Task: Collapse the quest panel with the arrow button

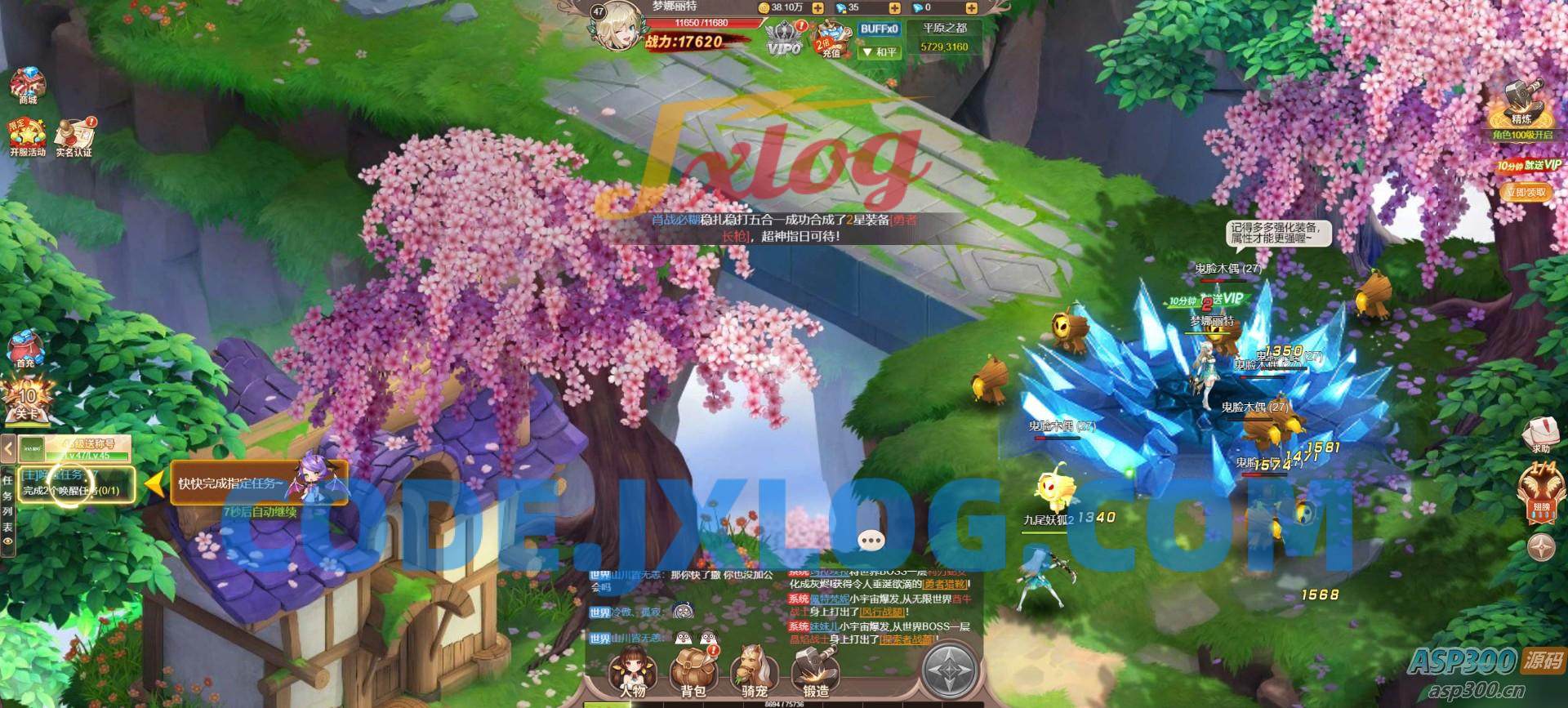Action: pos(9,448)
